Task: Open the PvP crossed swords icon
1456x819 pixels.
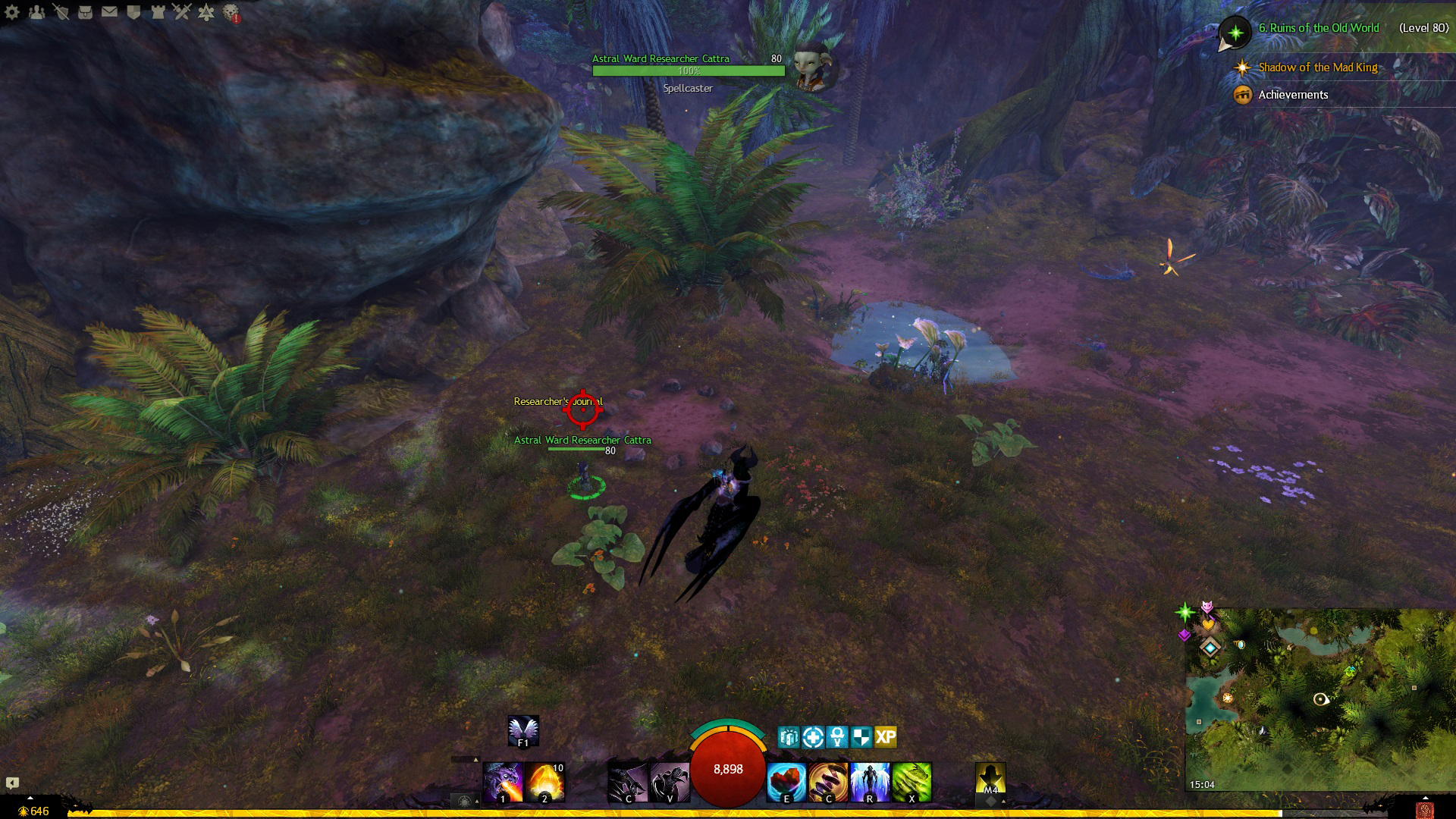Action: pyautogui.click(x=182, y=12)
